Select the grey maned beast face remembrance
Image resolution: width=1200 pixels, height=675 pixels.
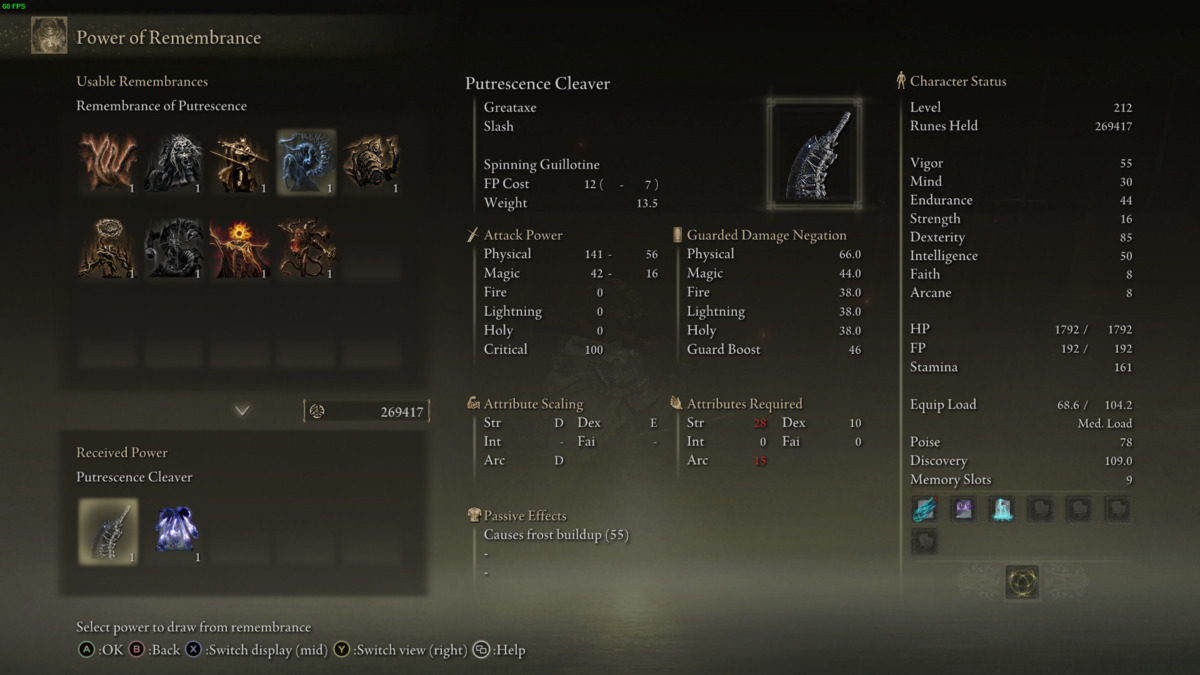coord(174,161)
